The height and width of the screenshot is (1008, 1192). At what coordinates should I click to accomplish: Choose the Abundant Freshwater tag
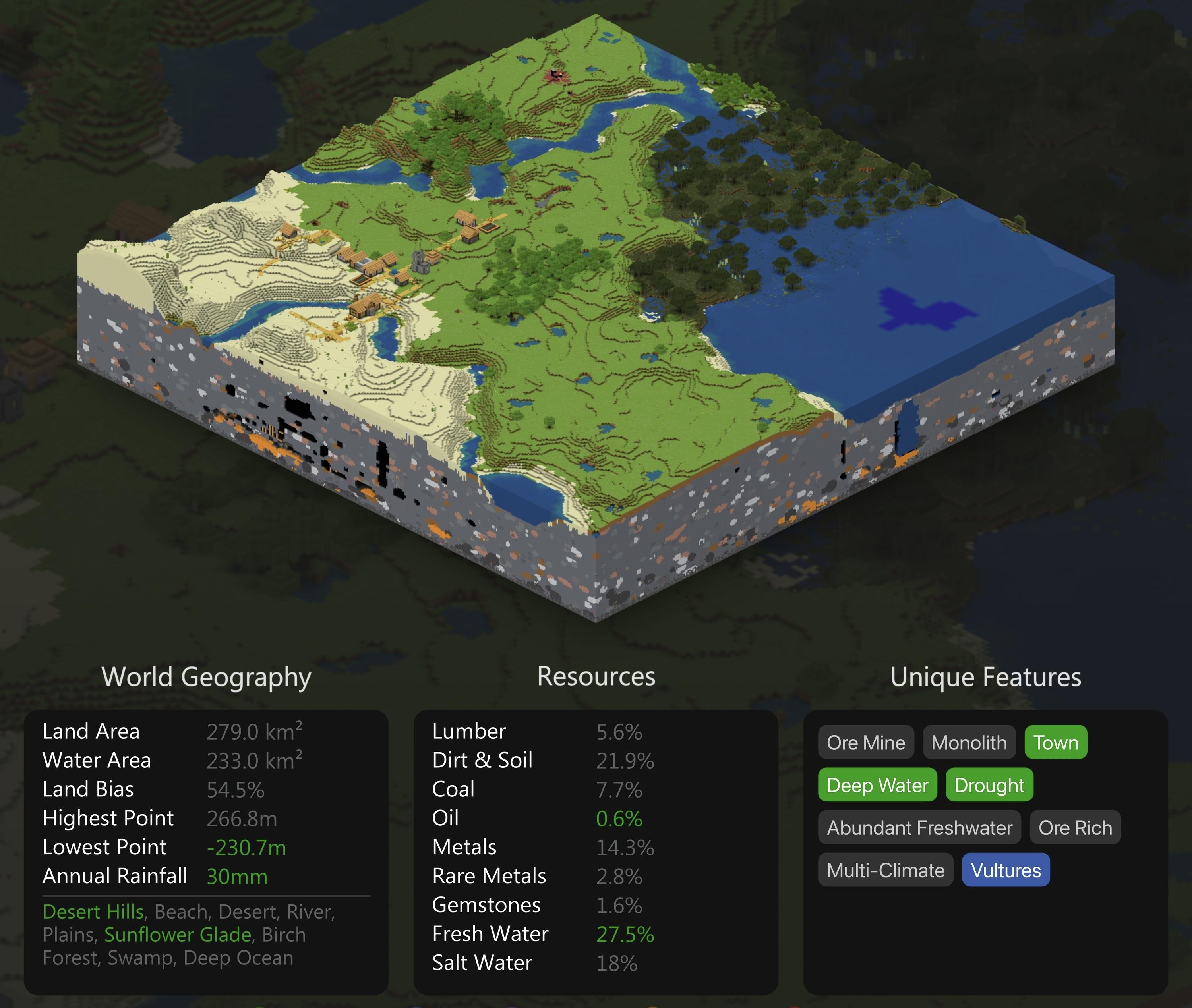[x=919, y=827]
